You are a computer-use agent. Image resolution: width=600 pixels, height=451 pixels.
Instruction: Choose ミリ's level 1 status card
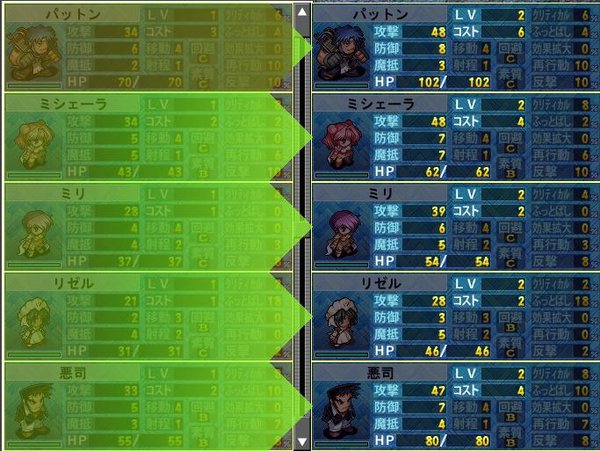click(146, 226)
